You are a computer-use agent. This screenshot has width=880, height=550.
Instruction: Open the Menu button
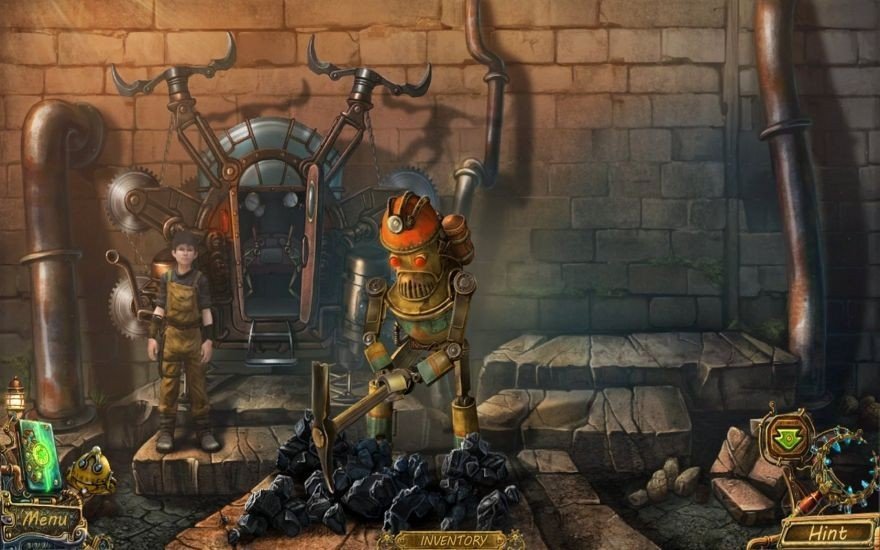(45, 520)
